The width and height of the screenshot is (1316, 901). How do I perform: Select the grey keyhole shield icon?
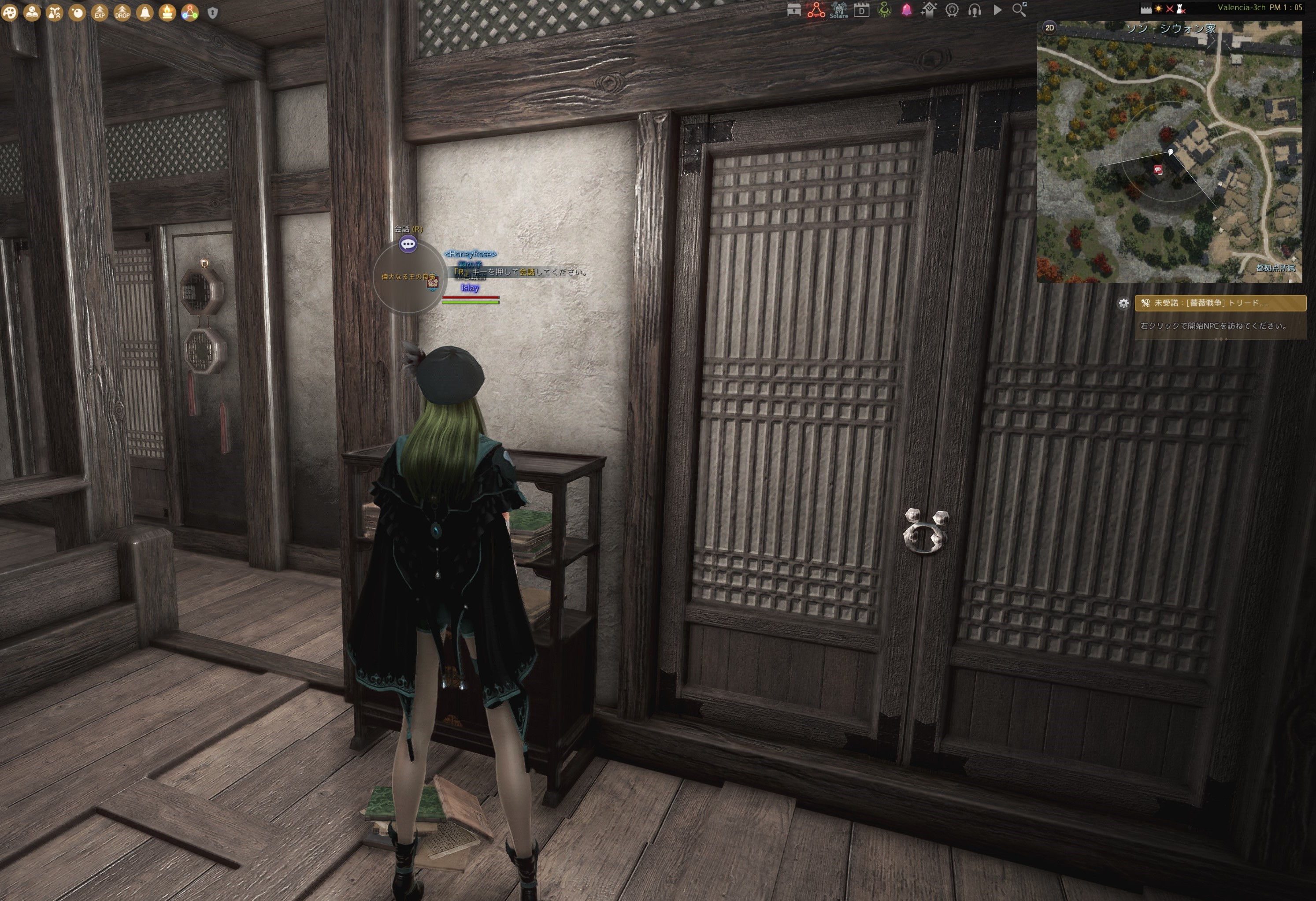213,12
